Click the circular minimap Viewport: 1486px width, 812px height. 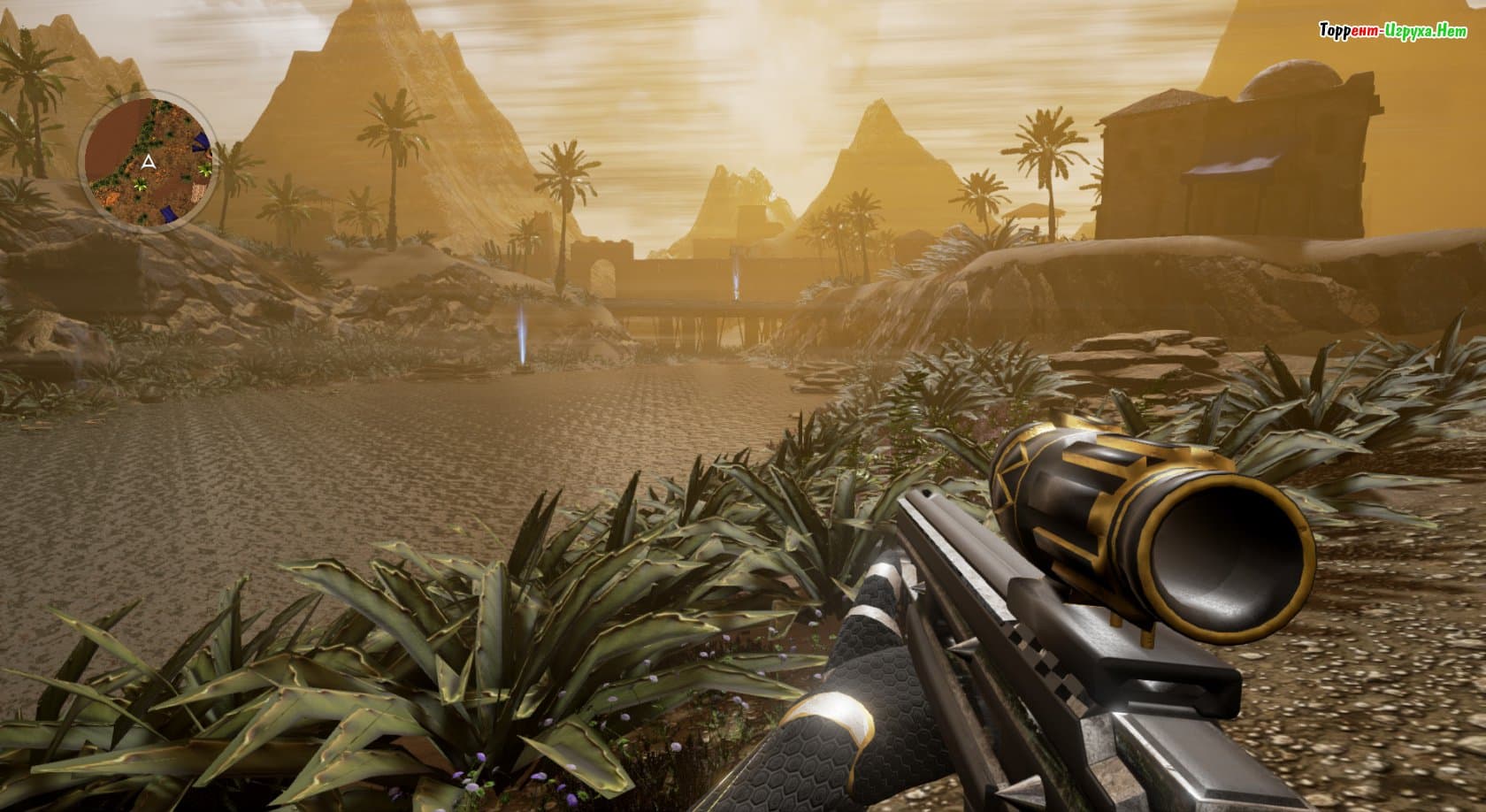pos(147,161)
